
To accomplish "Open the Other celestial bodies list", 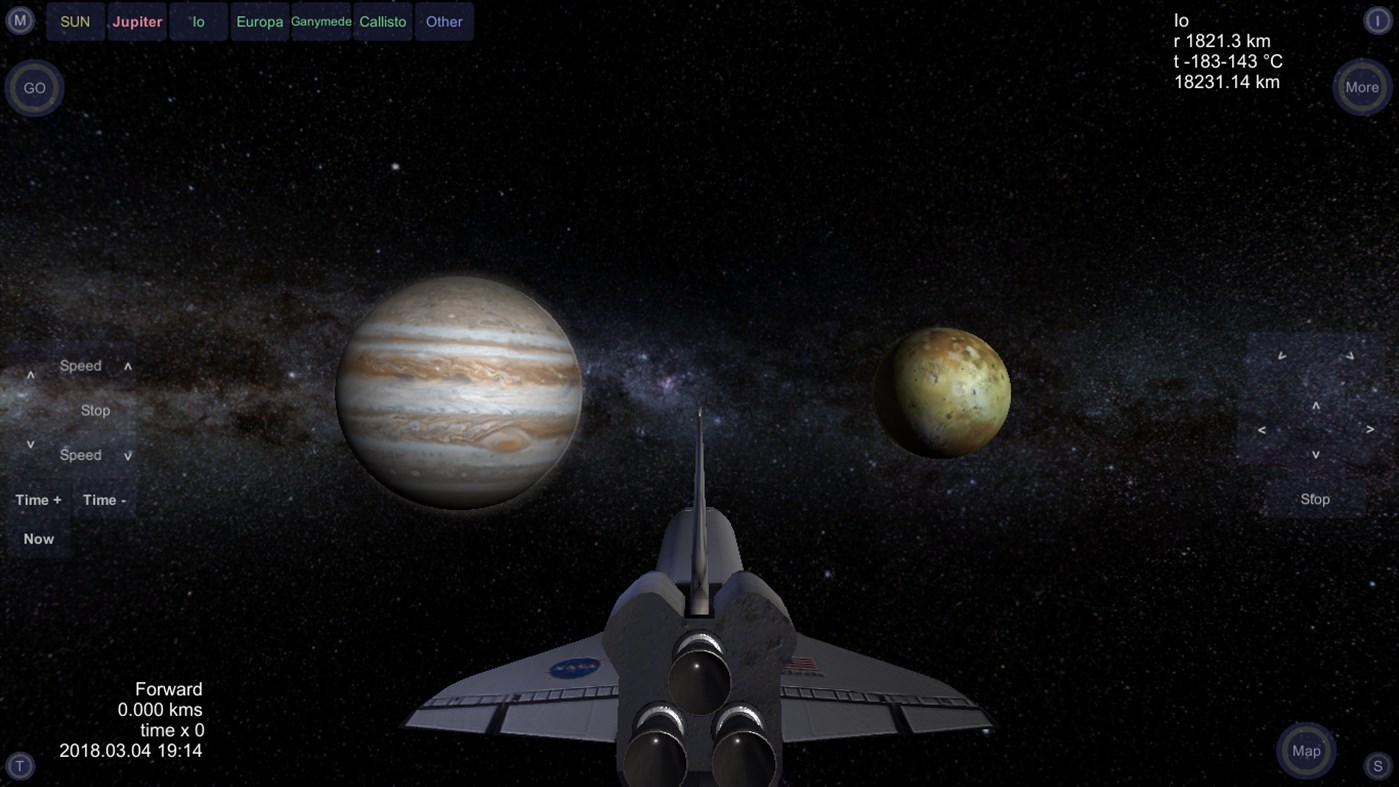I will pyautogui.click(x=443, y=21).
